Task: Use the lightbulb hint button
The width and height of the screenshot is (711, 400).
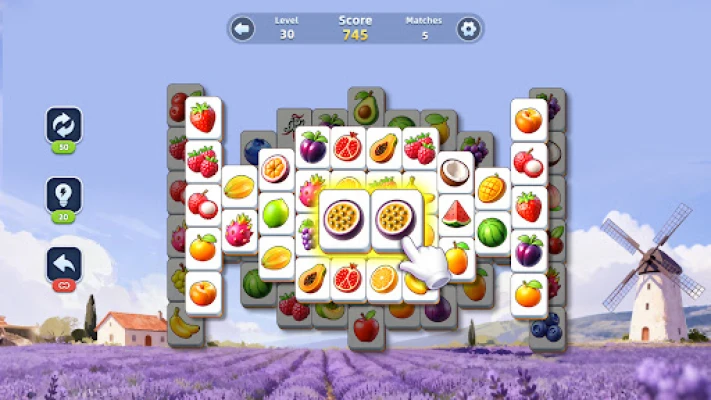Action: tap(64, 195)
